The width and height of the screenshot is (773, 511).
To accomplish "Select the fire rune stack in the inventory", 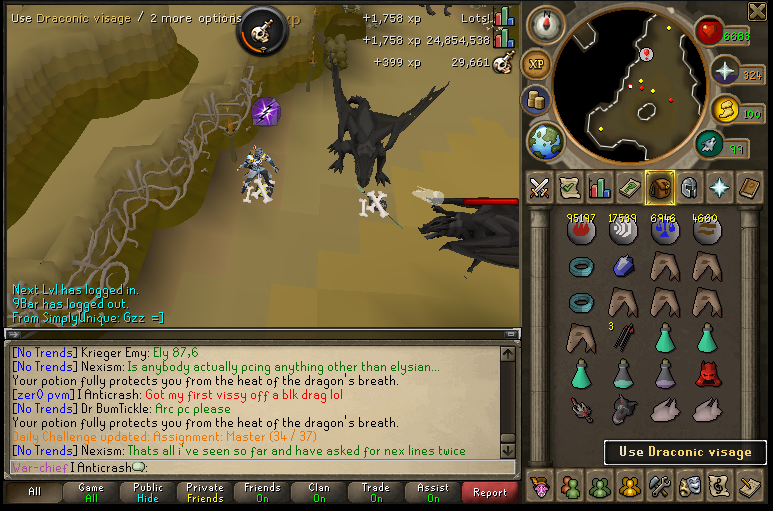I will (x=581, y=230).
